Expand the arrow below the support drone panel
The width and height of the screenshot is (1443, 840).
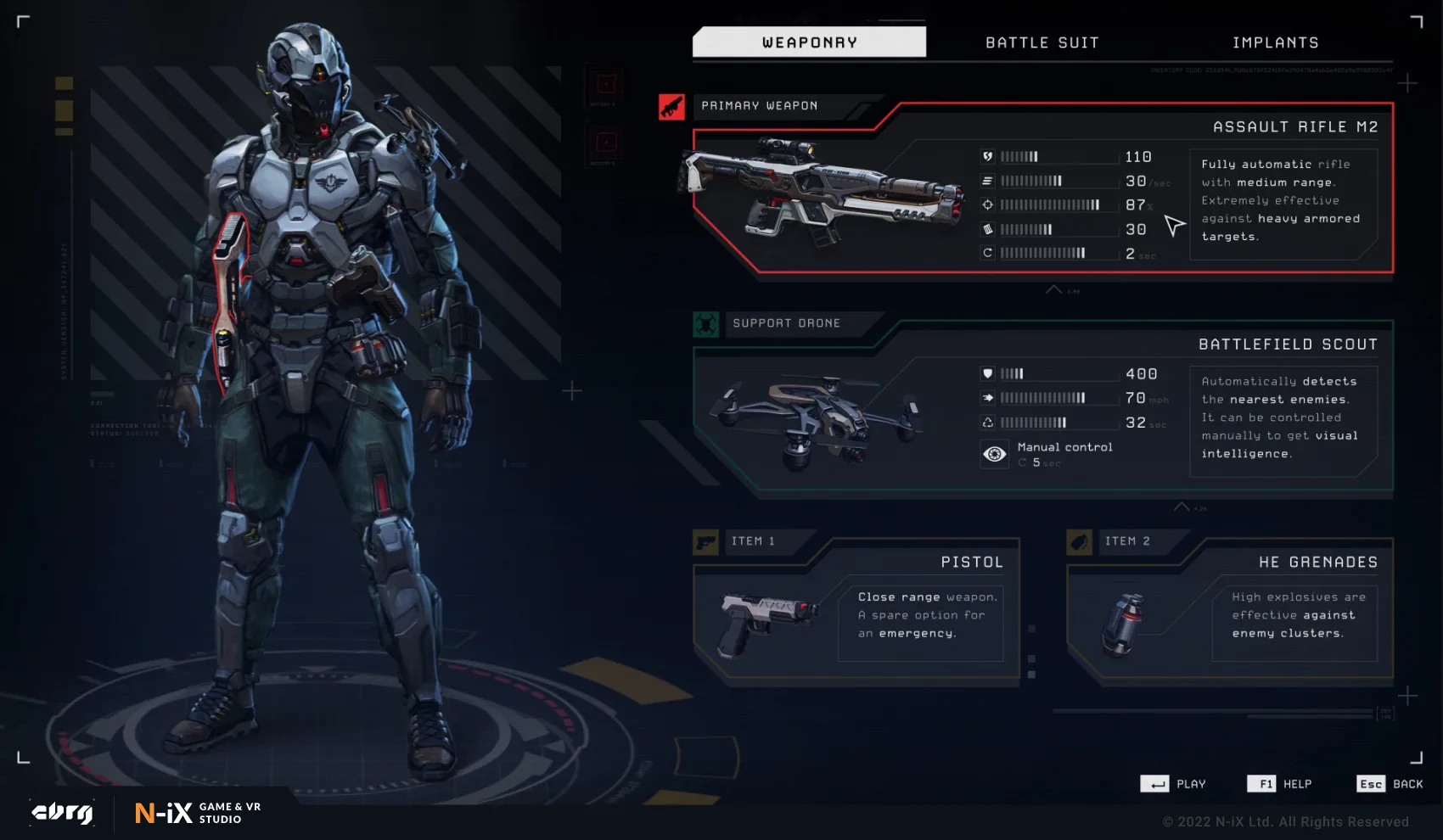pos(1181,507)
